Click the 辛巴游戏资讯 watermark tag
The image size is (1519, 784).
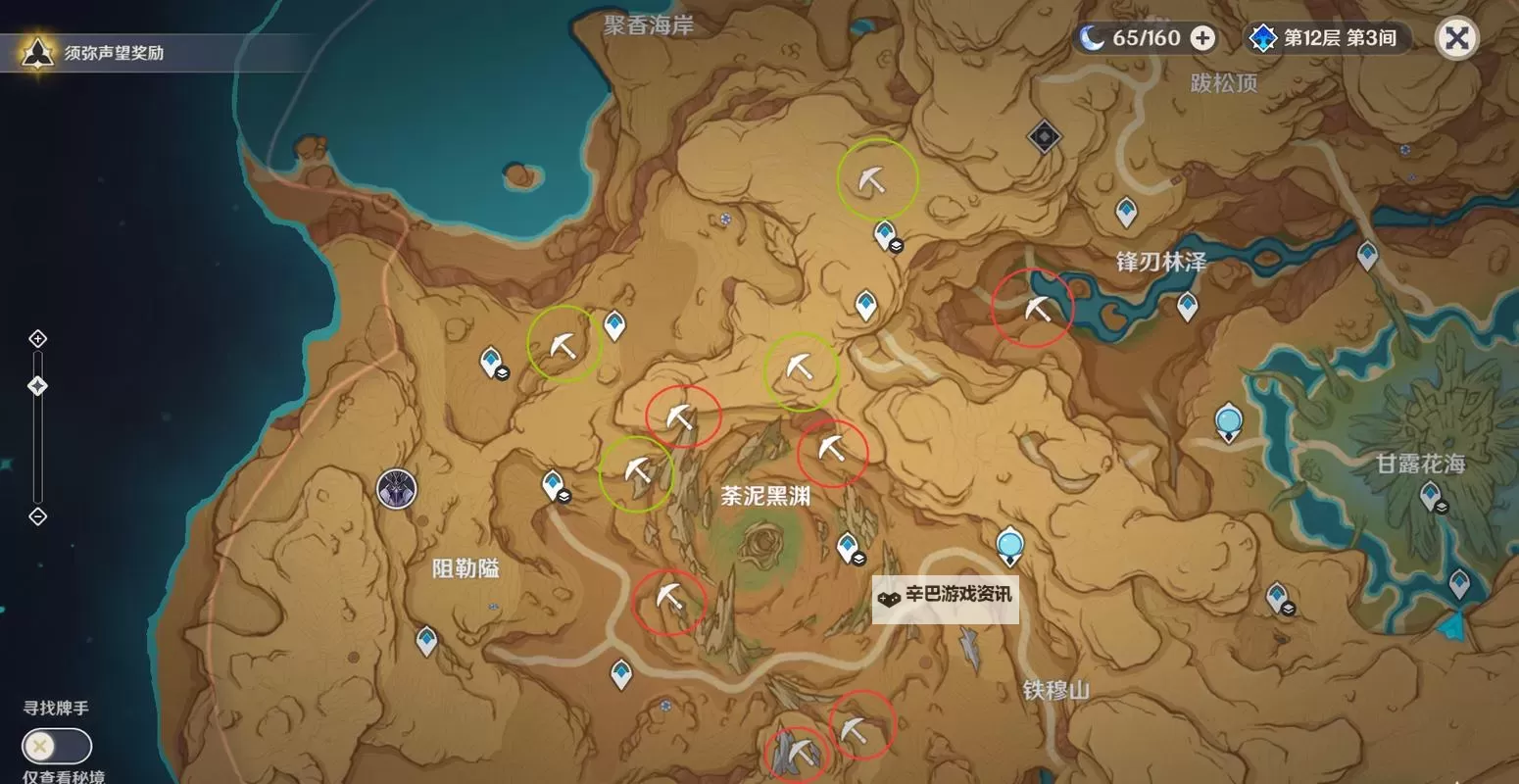coord(944,599)
